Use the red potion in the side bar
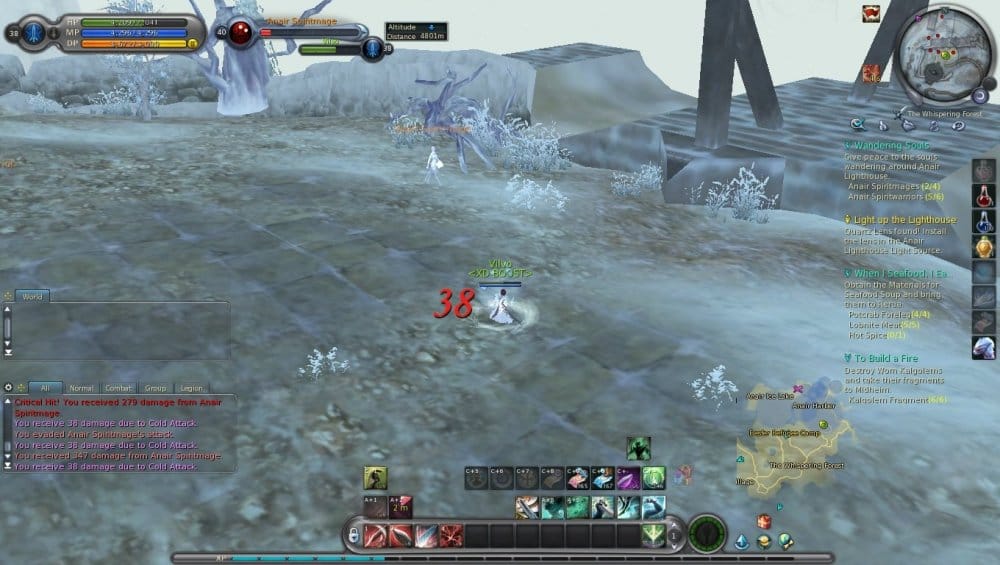The image size is (1000, 565). (x=983, y=194)
